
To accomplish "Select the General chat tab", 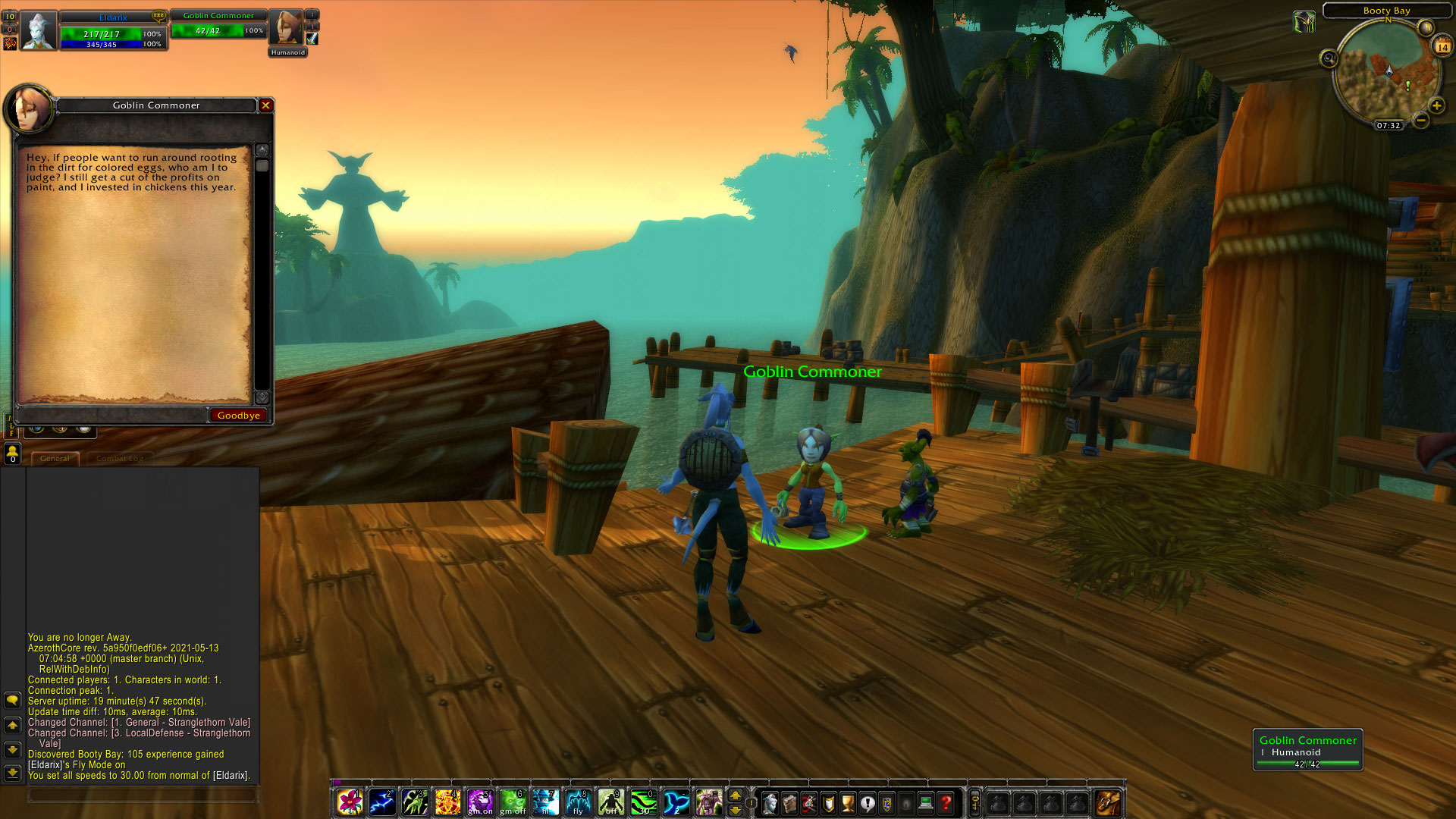I will click(55, 458).
